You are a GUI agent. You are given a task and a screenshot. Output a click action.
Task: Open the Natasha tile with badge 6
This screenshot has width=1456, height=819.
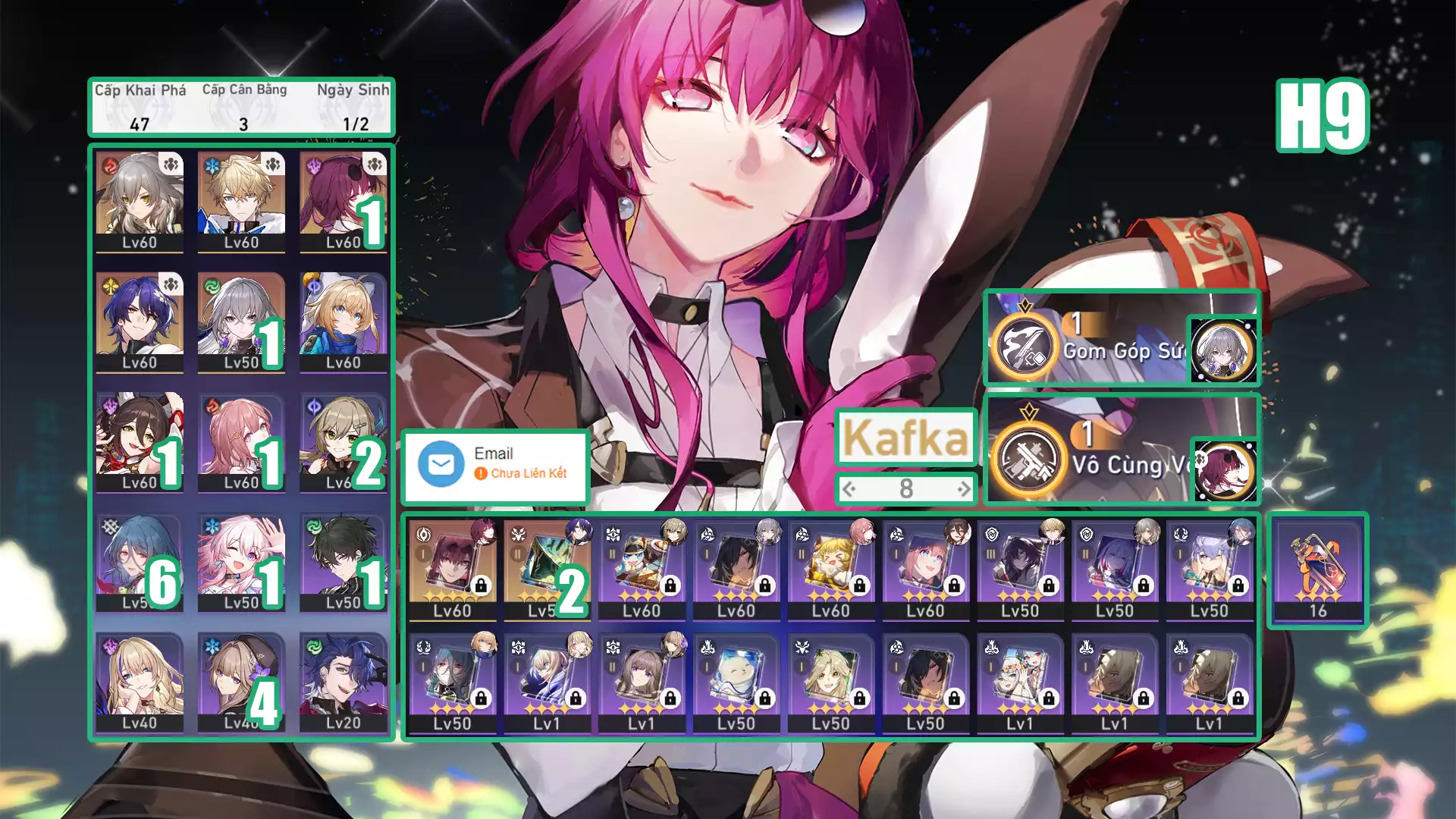[x=140, y=562]
